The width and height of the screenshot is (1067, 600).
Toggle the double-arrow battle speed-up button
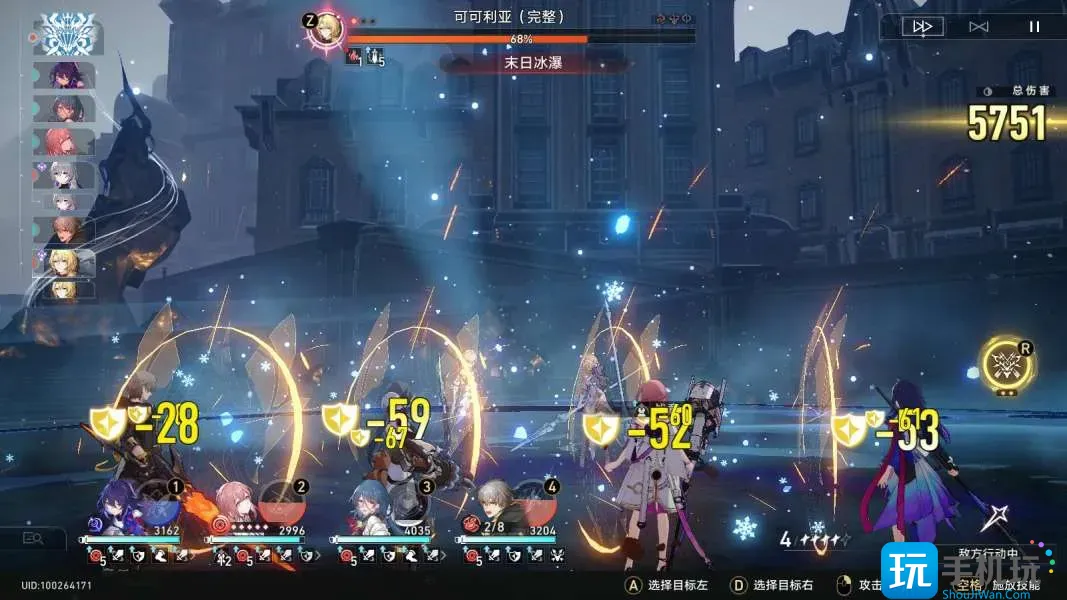pyautogui.click(x=921, y=27)
